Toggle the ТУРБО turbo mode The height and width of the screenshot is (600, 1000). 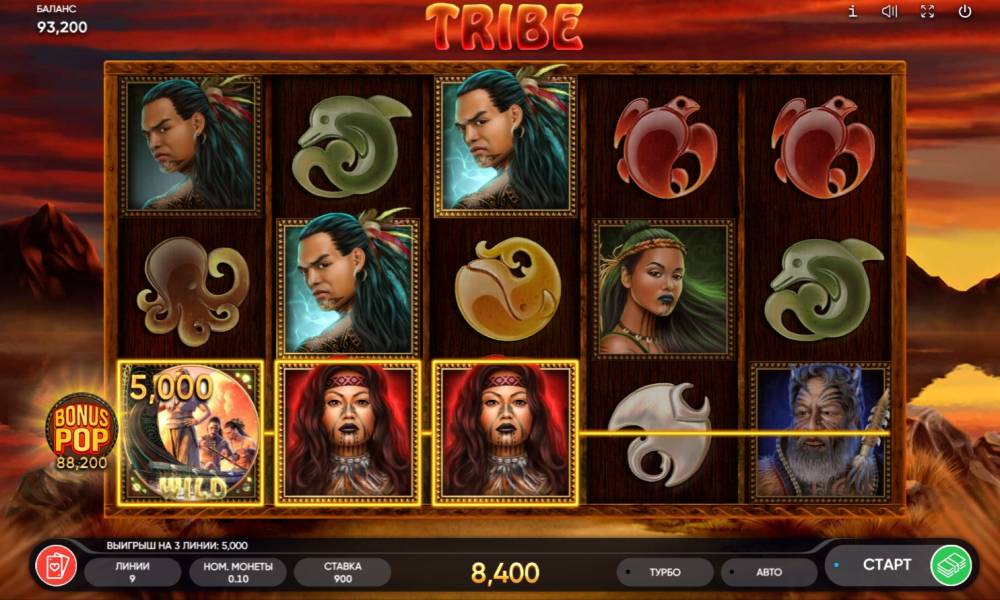click(664, 572)
